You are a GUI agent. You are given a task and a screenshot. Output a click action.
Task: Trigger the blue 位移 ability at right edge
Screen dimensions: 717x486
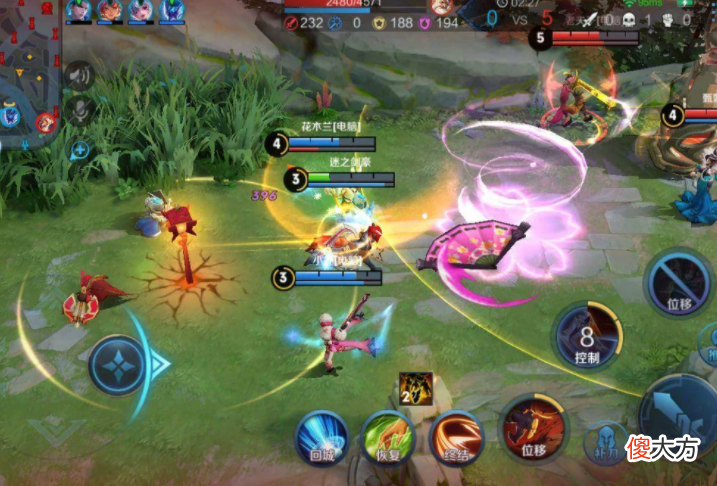[678, 283]
